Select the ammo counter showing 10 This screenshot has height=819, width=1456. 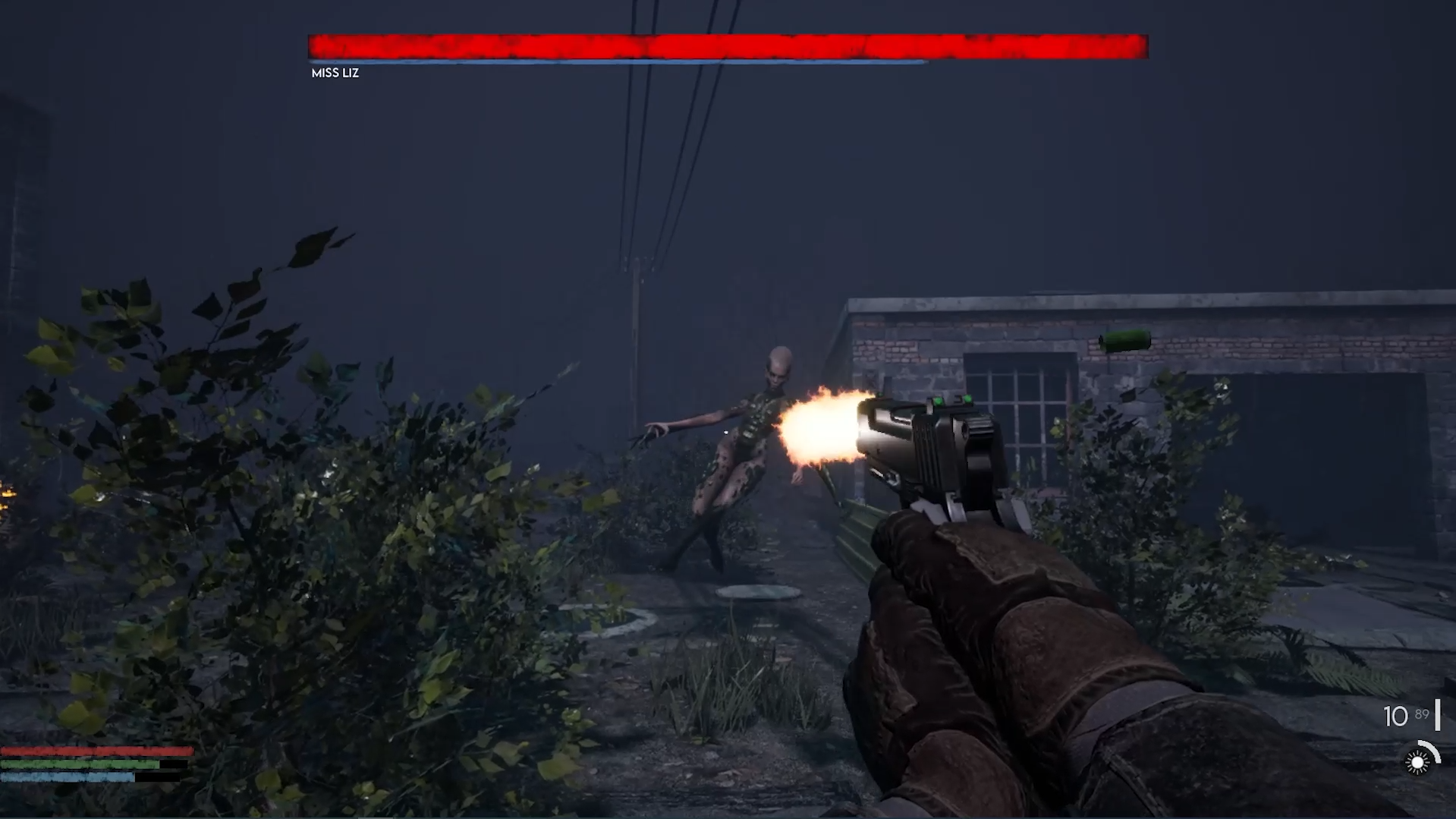click(1395, 715)
